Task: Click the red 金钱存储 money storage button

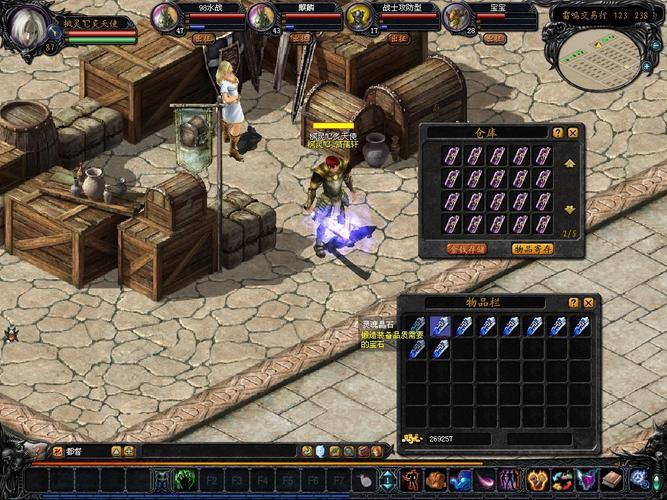Action: [468, 247]
